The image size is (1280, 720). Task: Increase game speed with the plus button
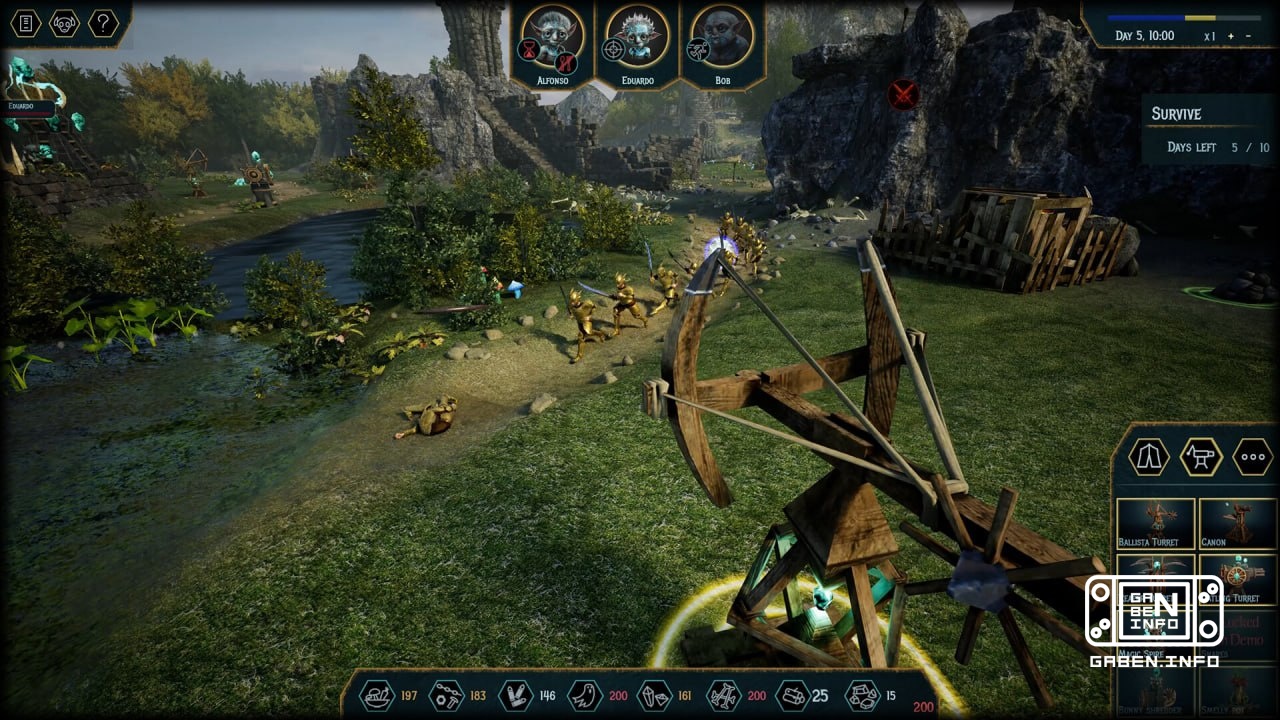click(1231, 36)
